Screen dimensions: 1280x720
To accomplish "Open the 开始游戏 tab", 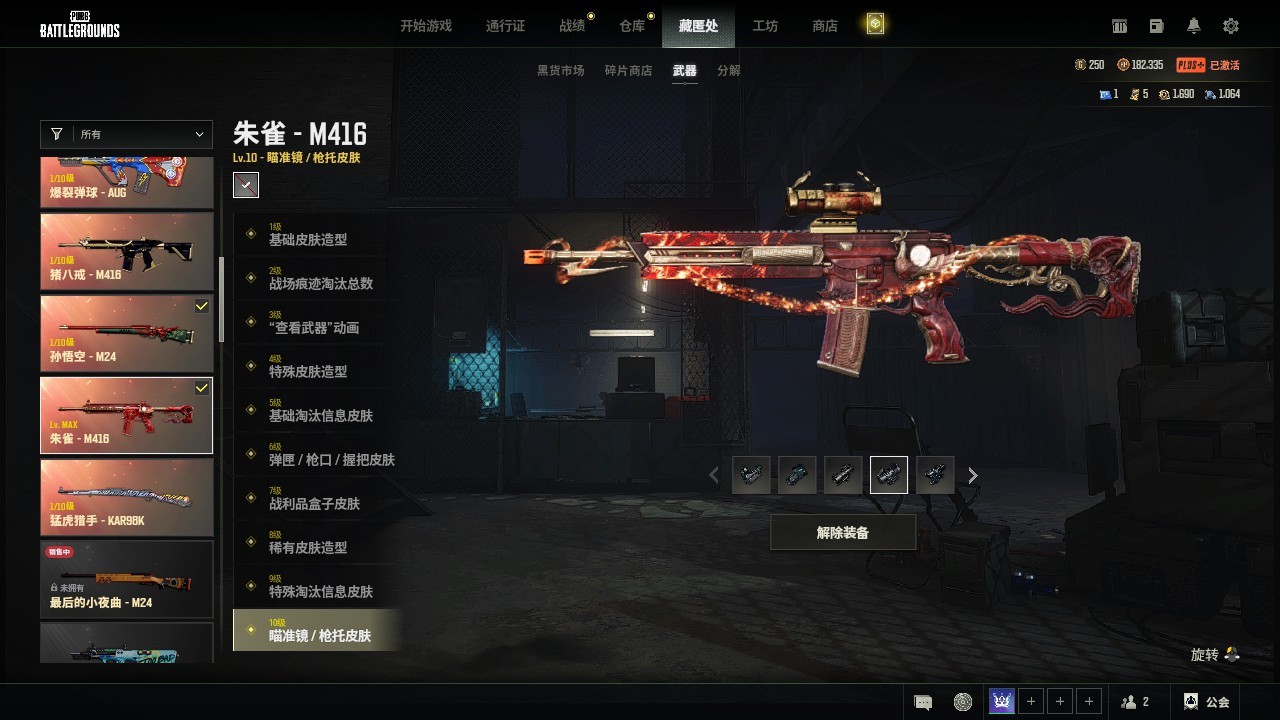I will (x=426, y=26).
